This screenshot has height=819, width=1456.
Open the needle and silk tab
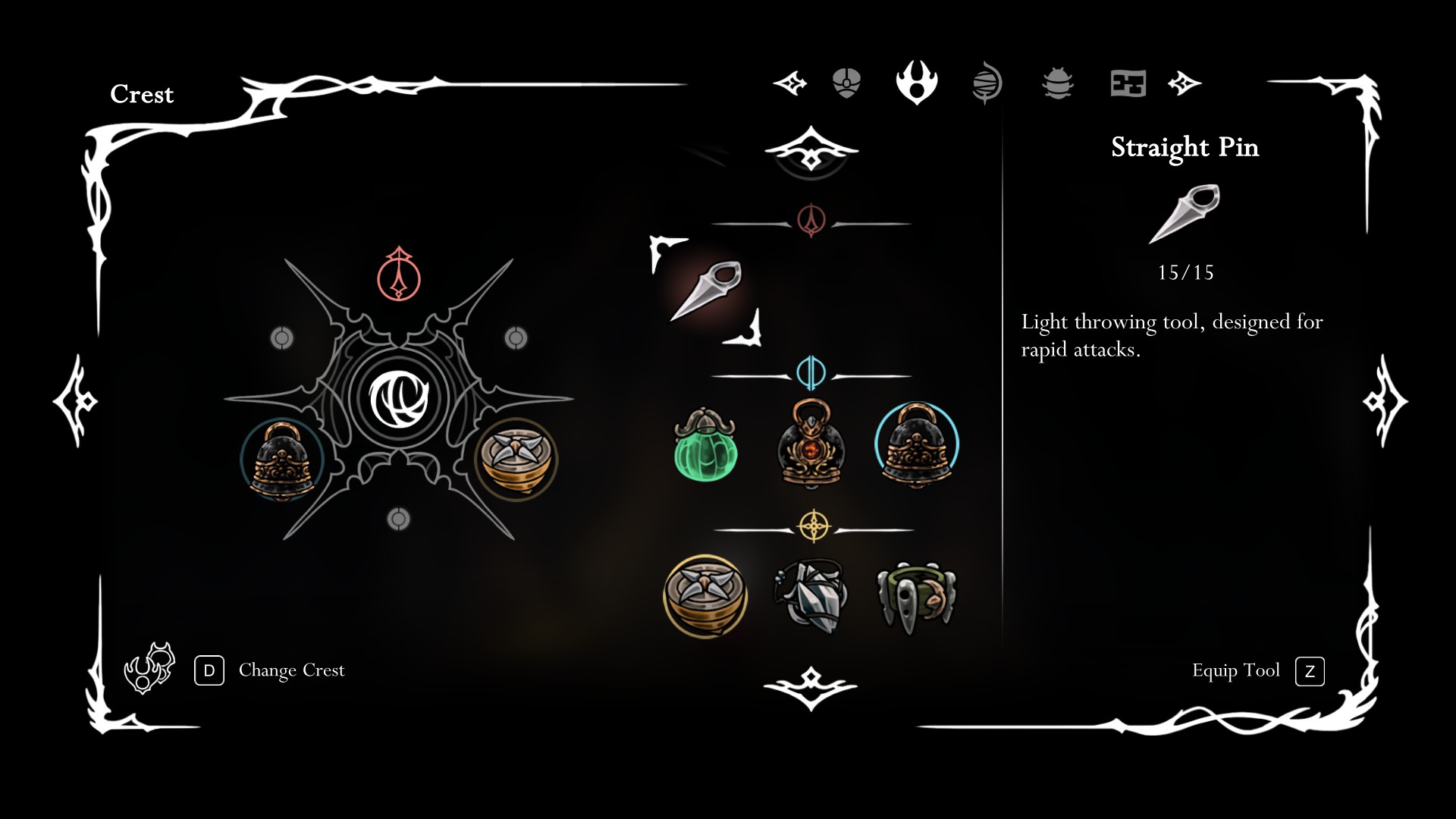987,83
